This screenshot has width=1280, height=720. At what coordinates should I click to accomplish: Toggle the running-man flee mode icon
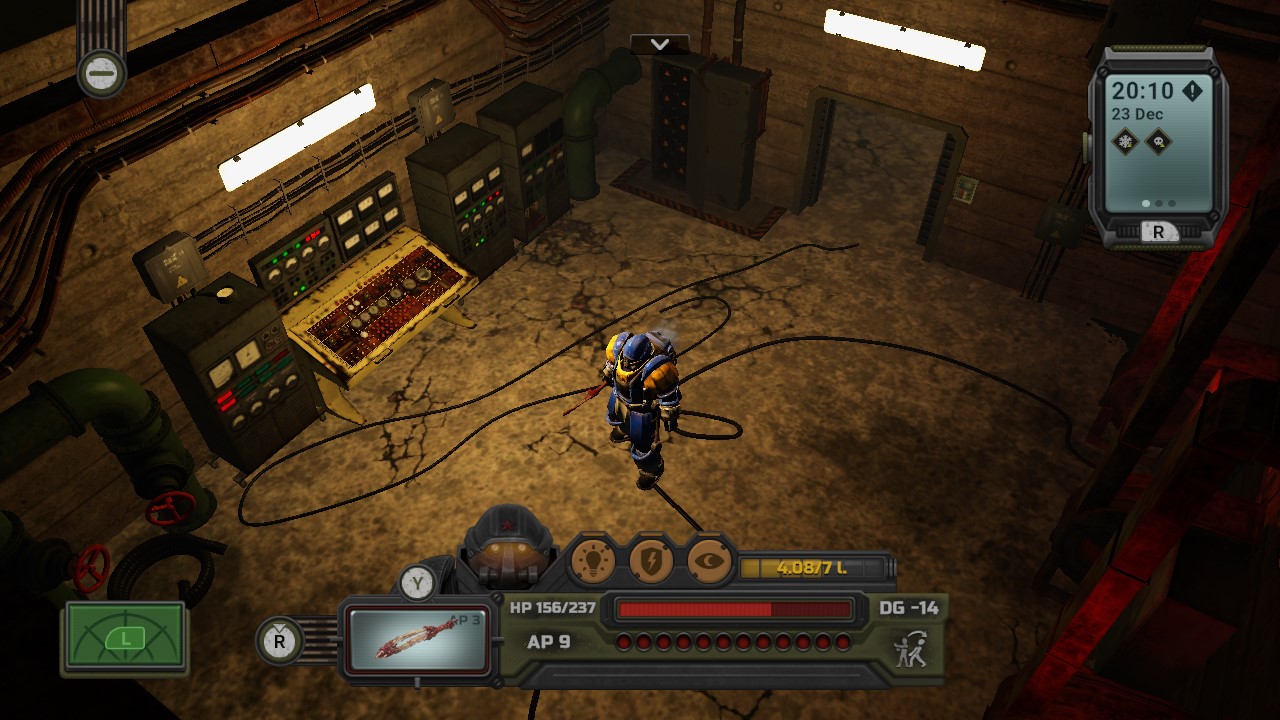tap(913, 650)
